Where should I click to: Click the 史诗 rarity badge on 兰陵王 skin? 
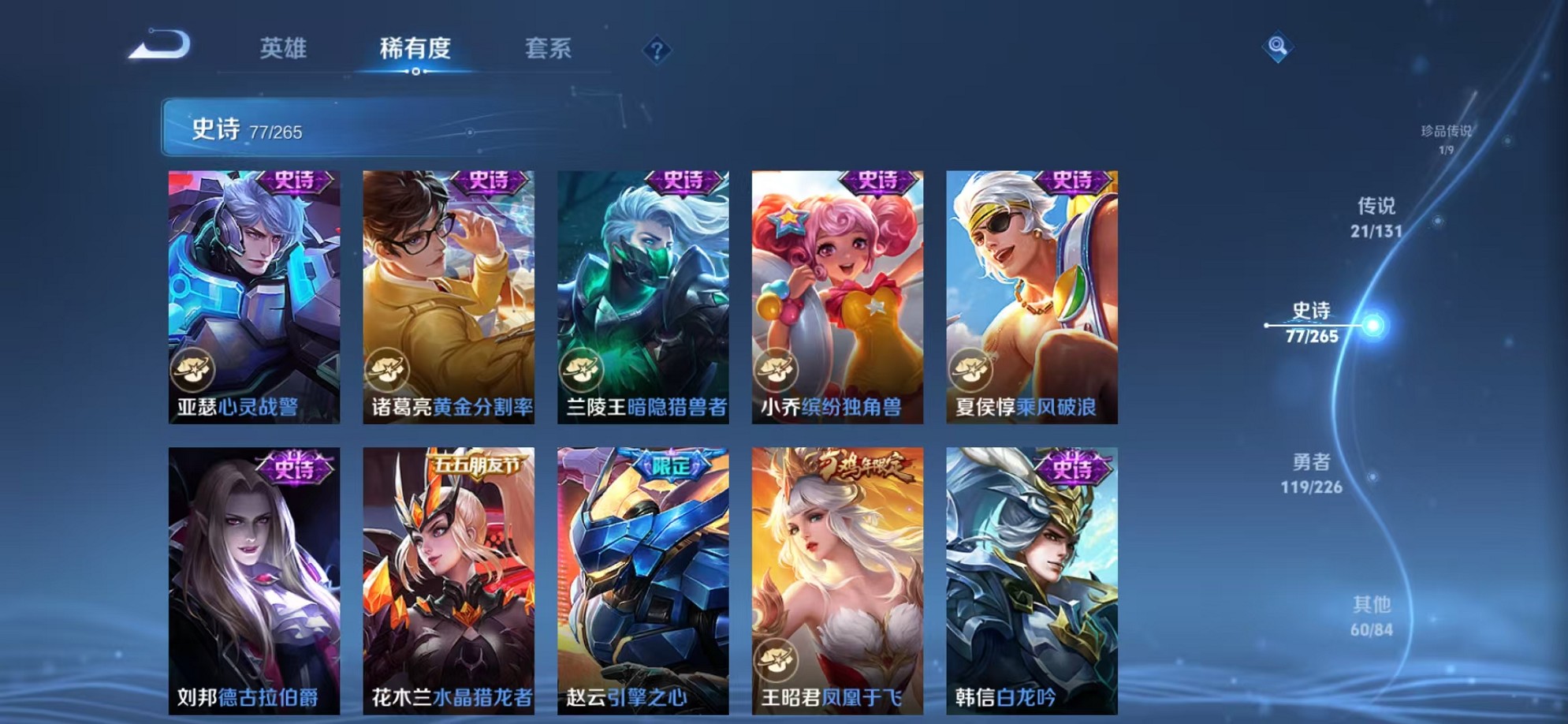[x=689, y=181]
